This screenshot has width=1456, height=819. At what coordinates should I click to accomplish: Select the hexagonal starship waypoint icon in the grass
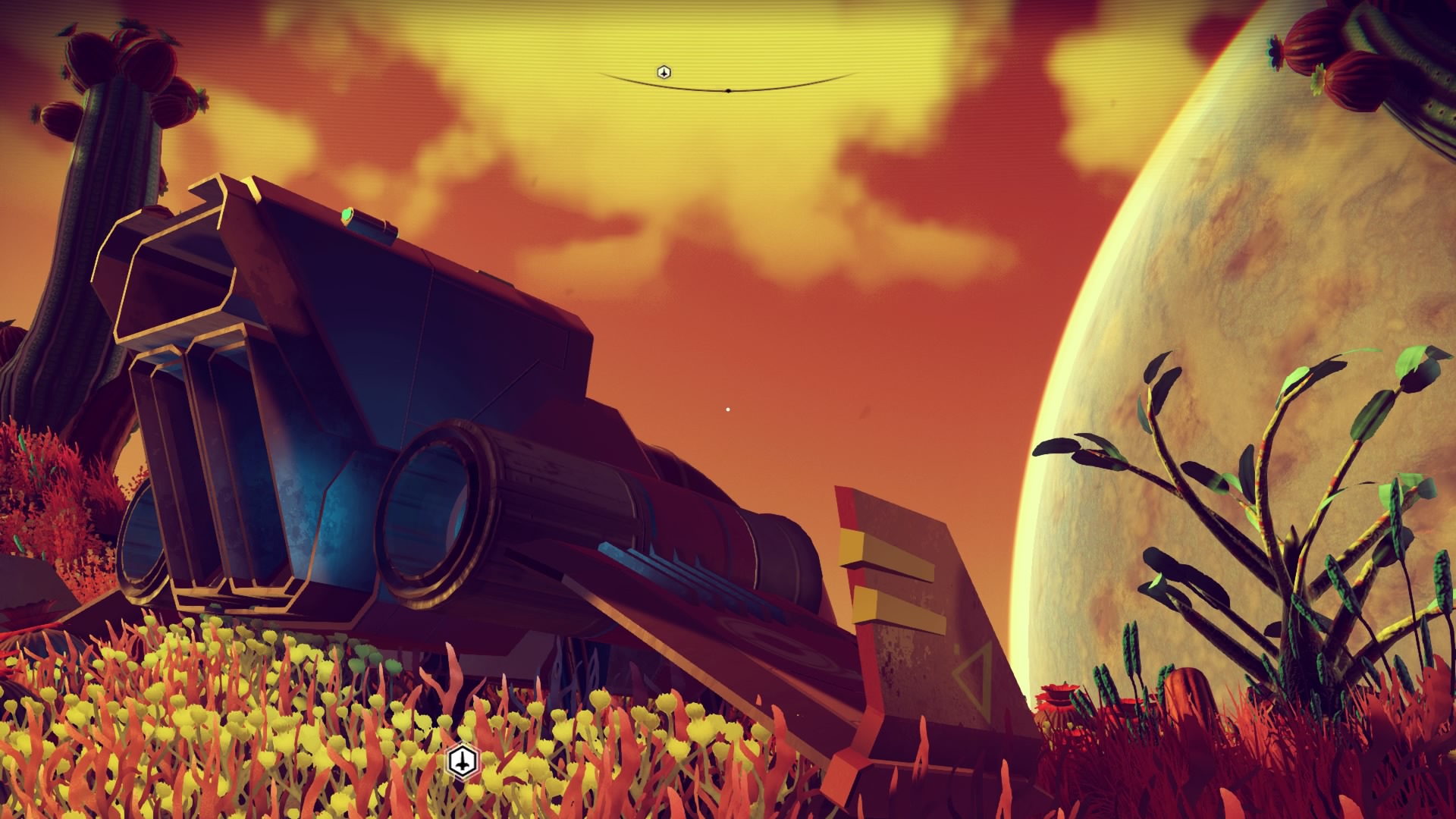(x=463, y=760)
